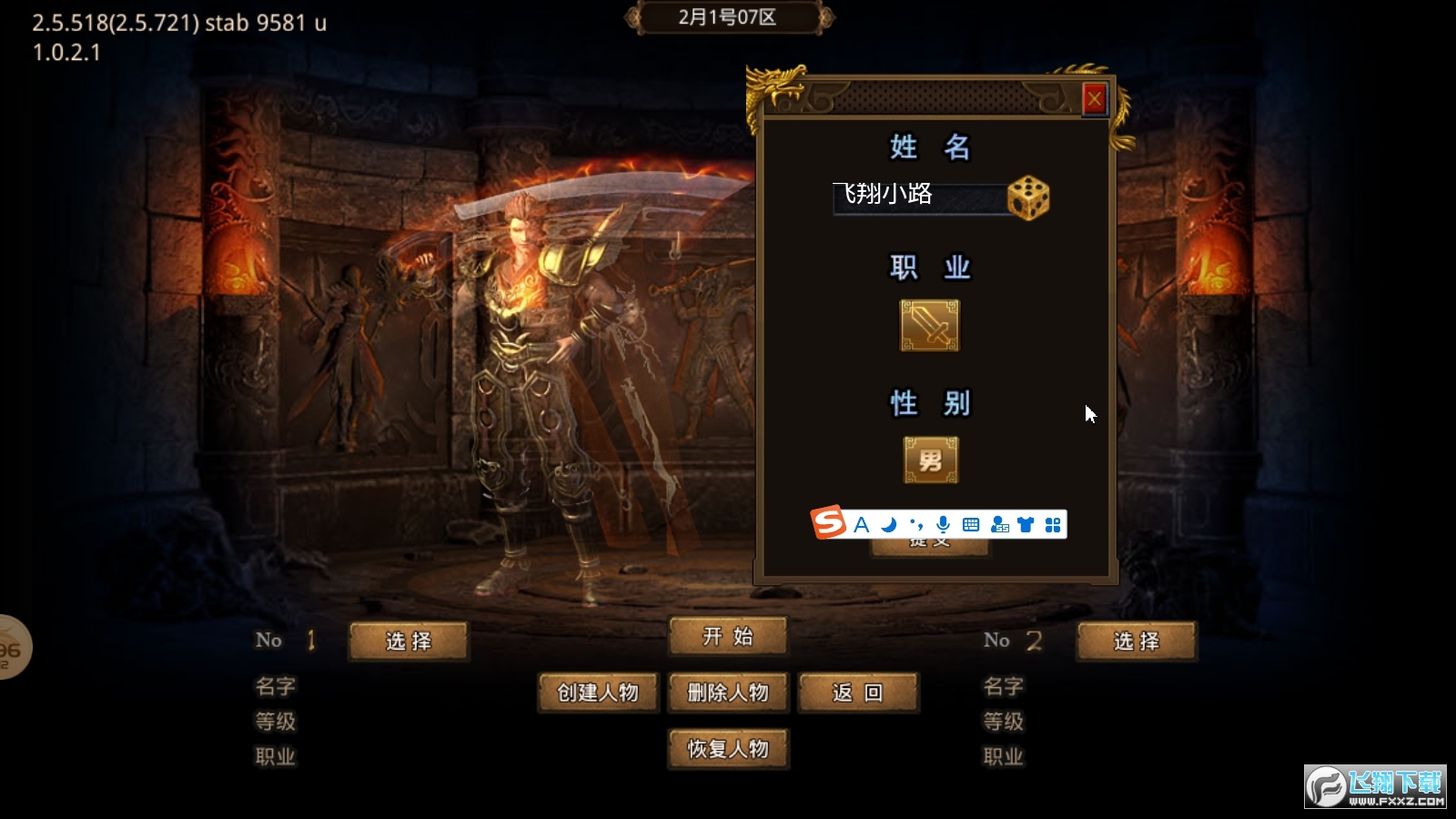Restore a character via 恢复人物
The height and width of the screenshot is (819, 1456).
pos(727,749)
